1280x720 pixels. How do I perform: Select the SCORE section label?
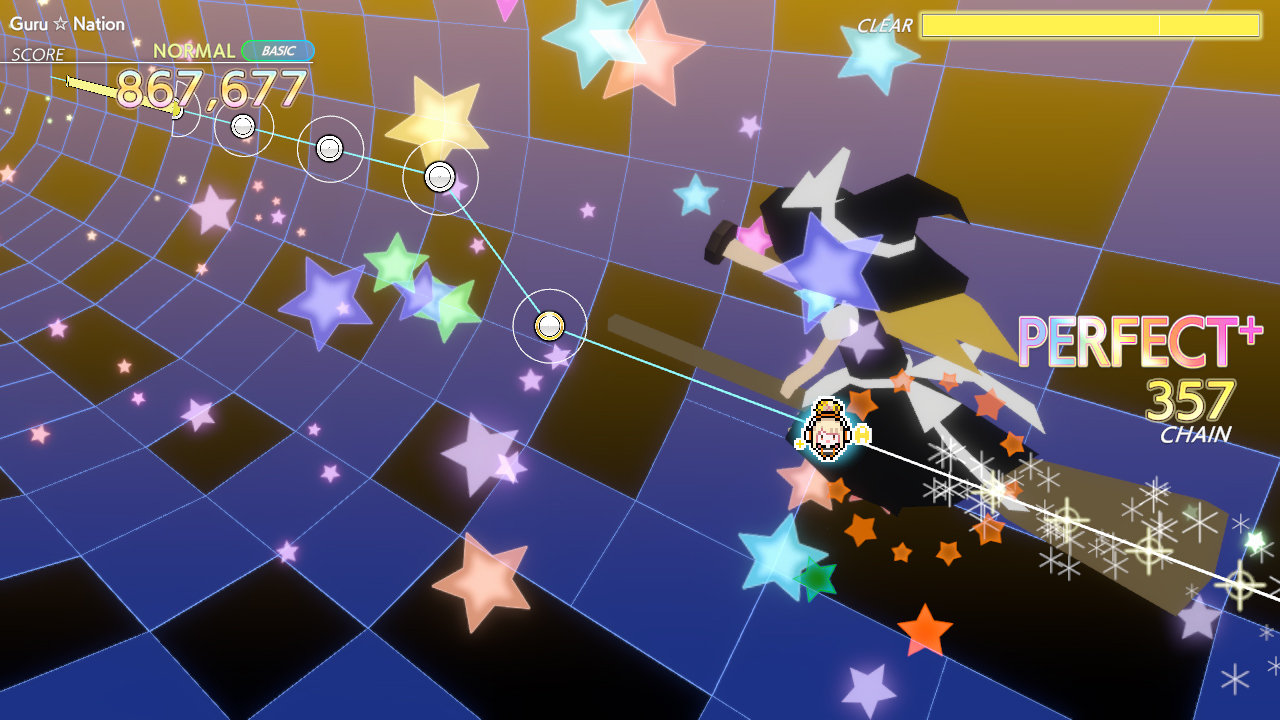tap(36, 54)
